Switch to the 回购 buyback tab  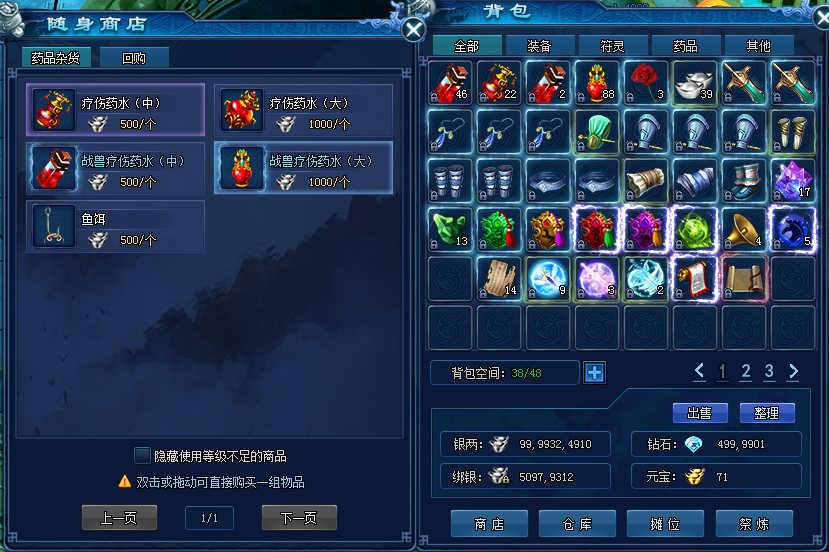[x=134, y=58]
